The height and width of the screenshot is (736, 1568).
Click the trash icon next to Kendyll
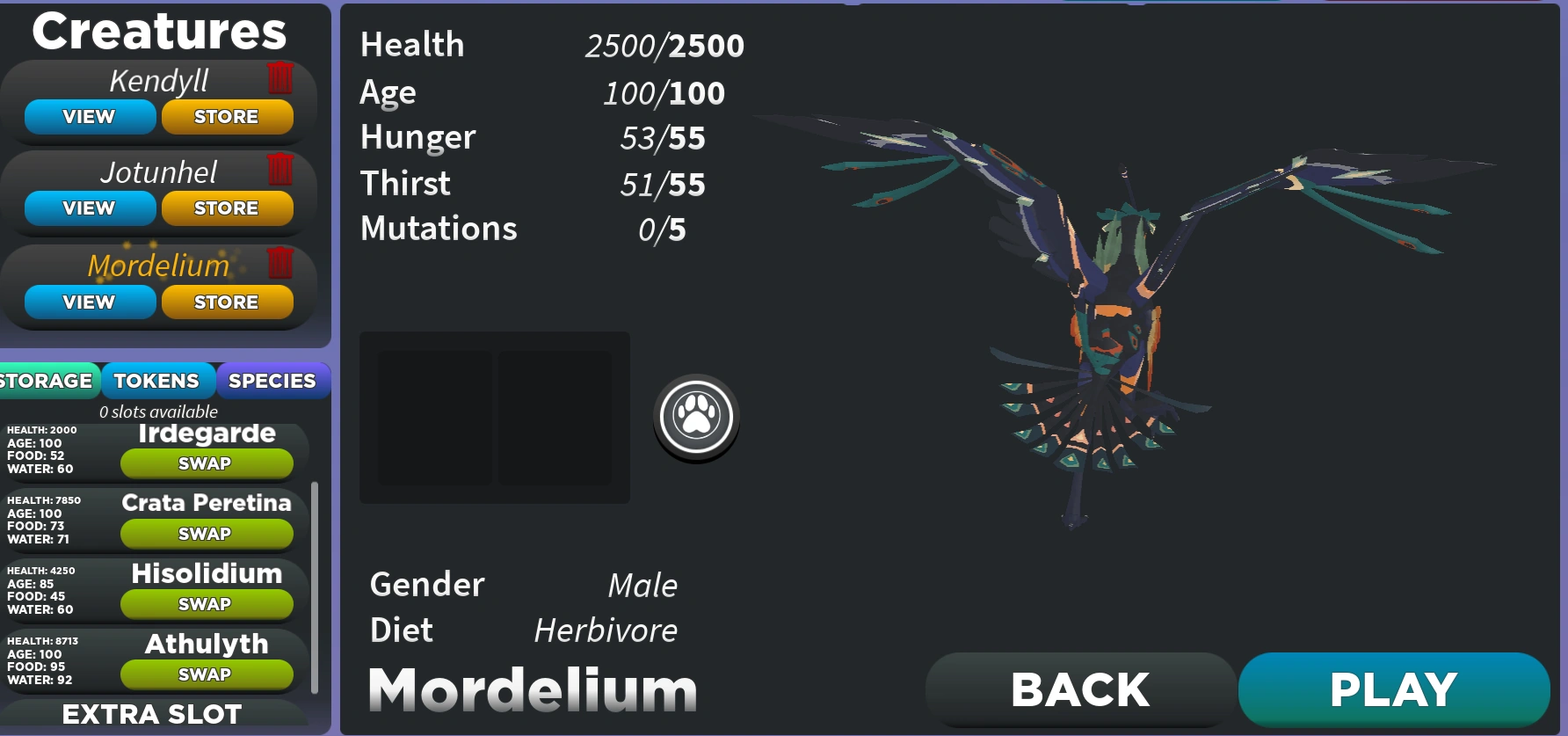[x=281, y=77]
